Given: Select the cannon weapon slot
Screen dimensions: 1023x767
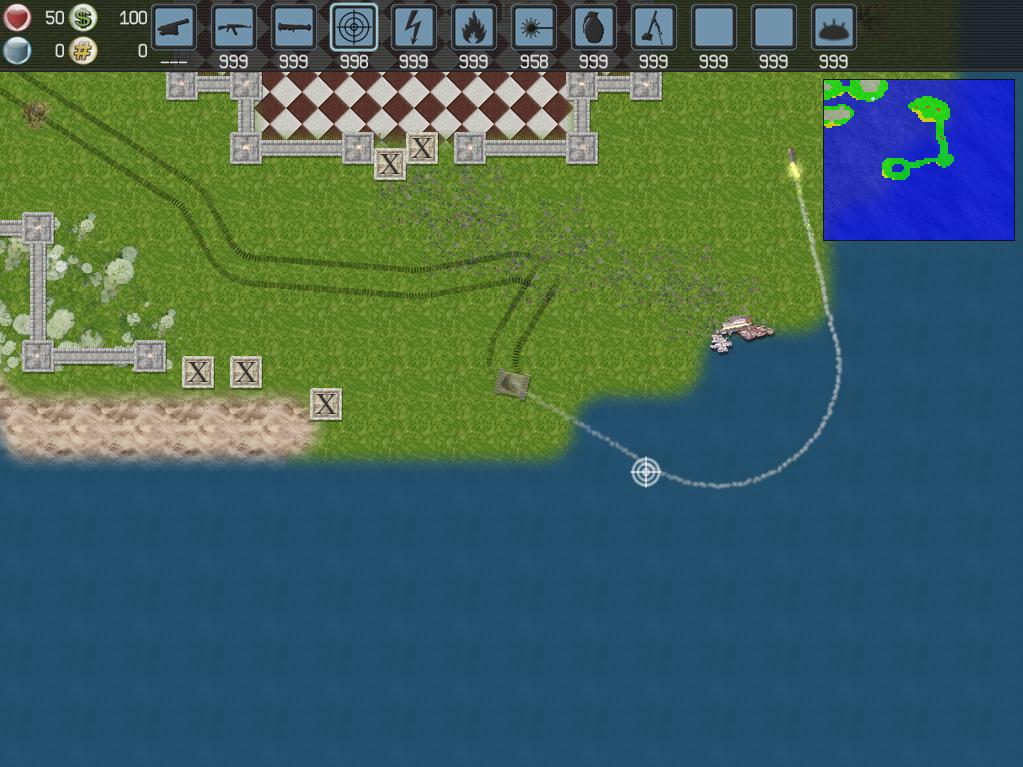Looking at the screenshot, I should click(174, 28).
